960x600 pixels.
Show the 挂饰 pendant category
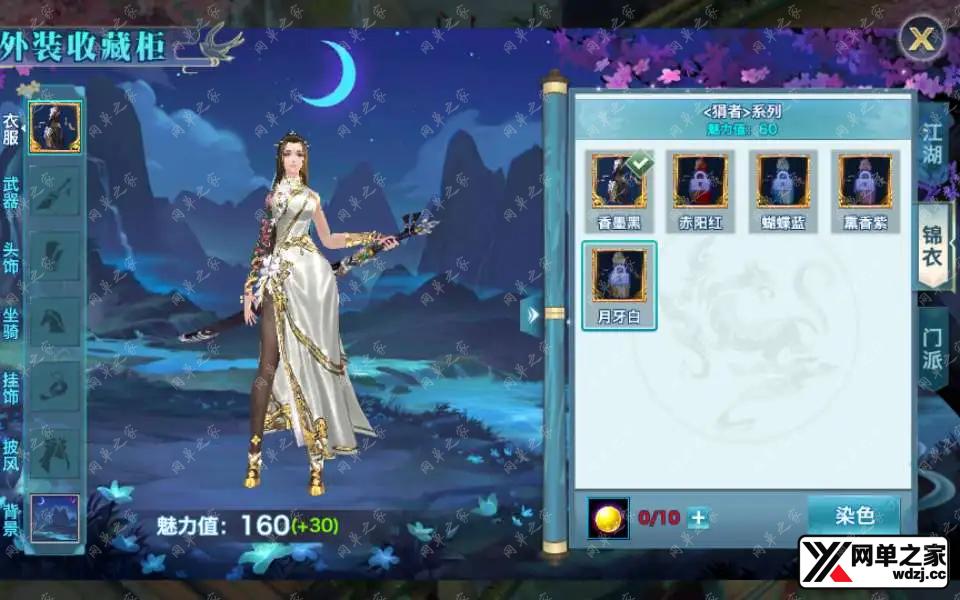click(55, 386)
